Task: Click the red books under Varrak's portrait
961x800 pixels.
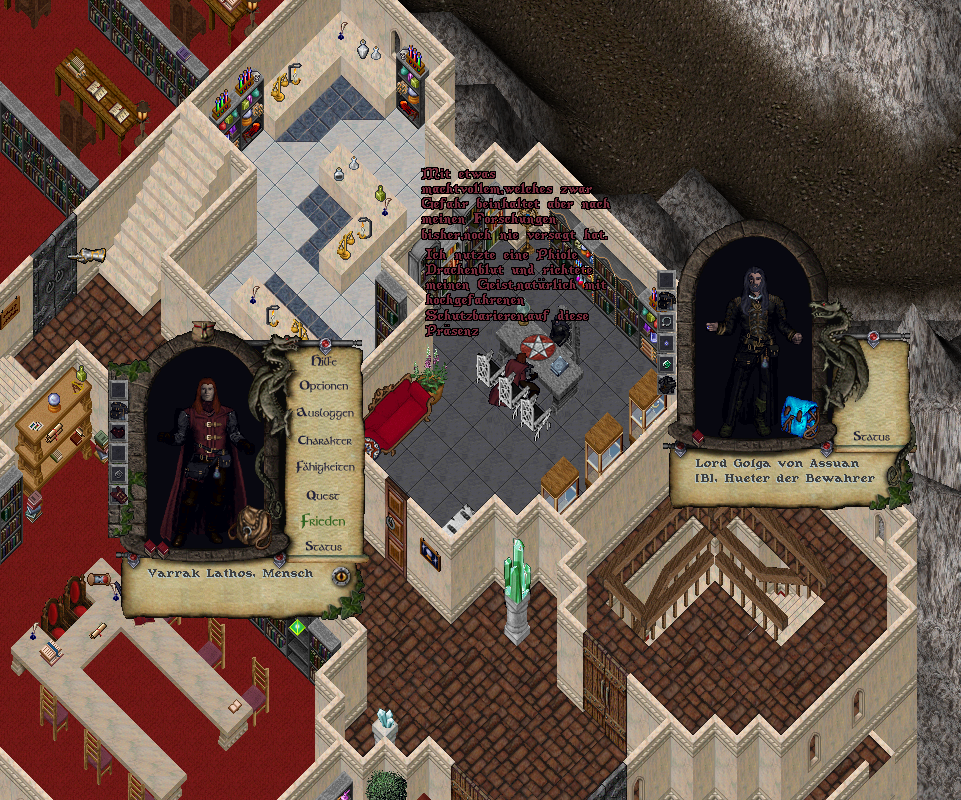Action: (x=157, y=547)
